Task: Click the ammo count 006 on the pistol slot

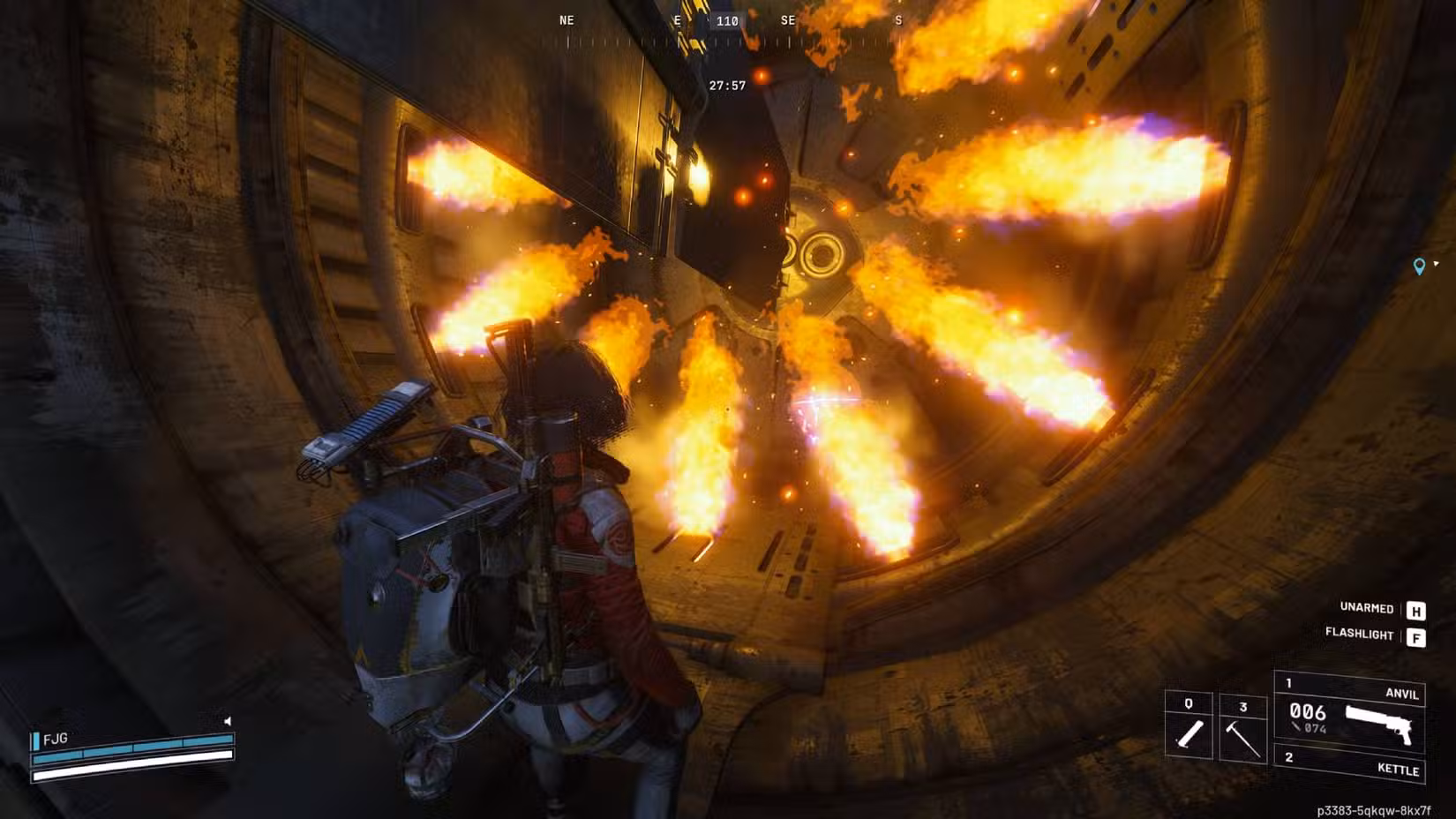Action: click(1308, 710)
